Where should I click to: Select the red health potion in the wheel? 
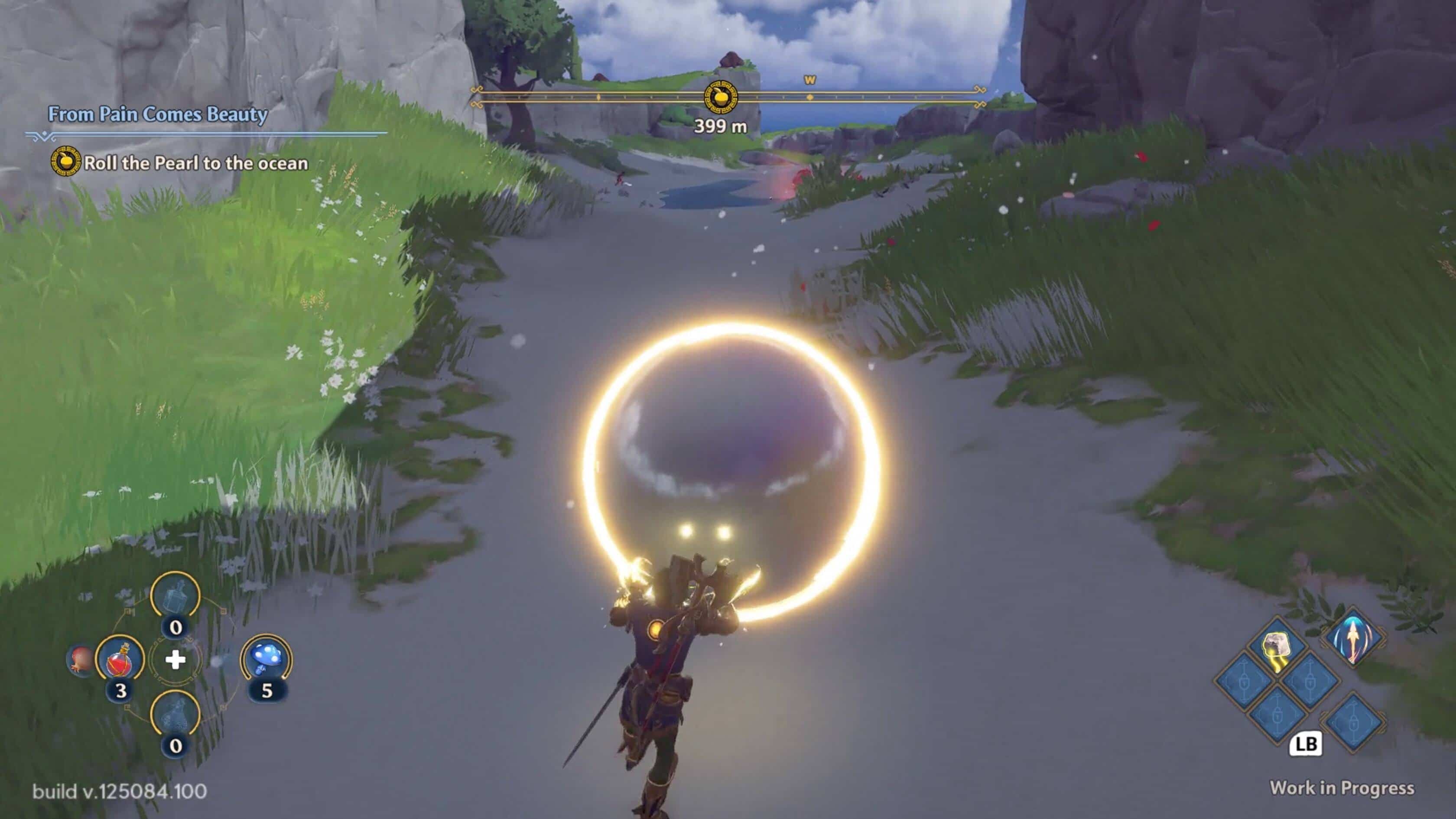pos(120,660)
